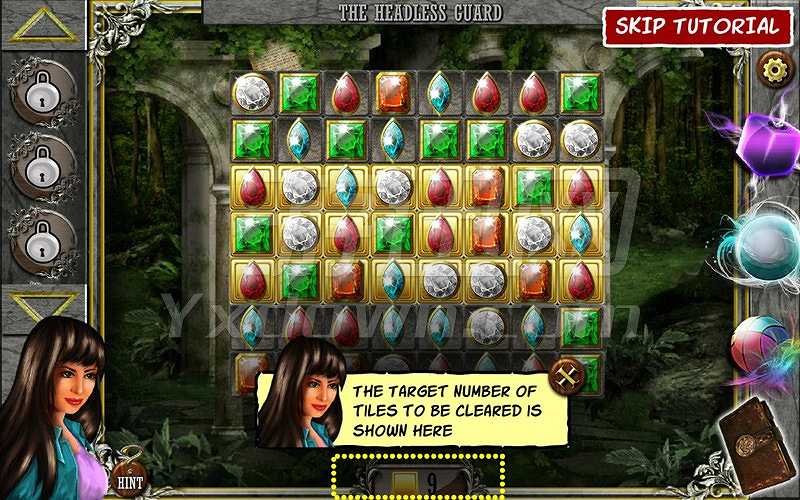Skip the tutorial
Image resolution: width=800 pixels, height=500 pixels.
click(x=696, y=26)
